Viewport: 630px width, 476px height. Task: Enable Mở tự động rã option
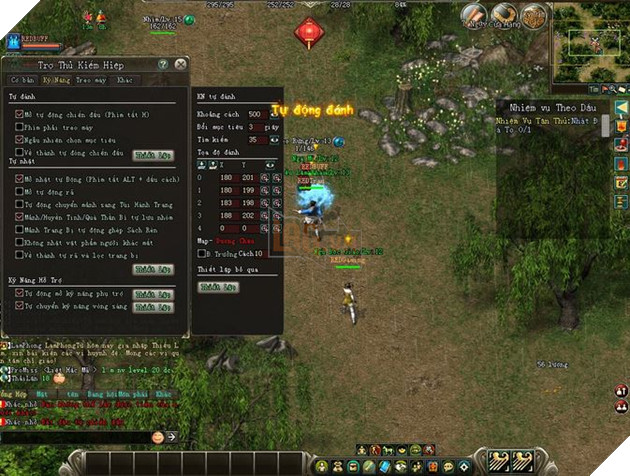(19, 191)
